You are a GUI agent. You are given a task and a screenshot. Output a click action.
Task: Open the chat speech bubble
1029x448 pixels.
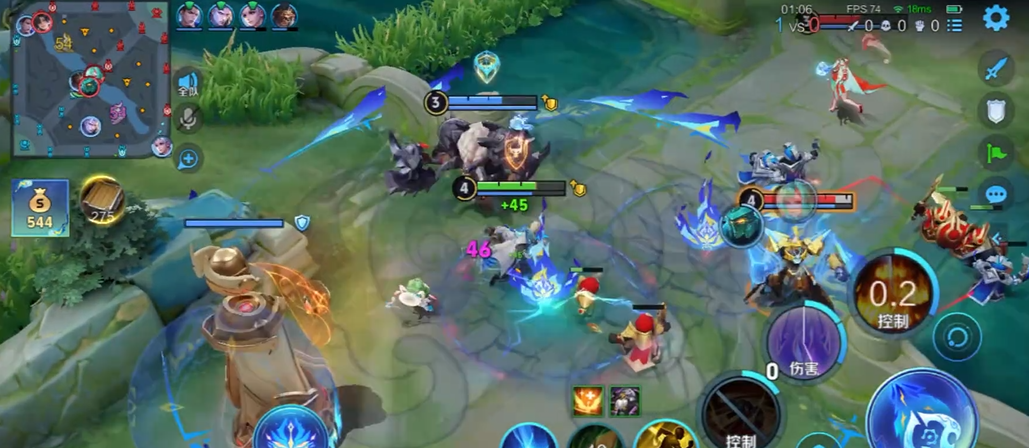coord(995,194)
